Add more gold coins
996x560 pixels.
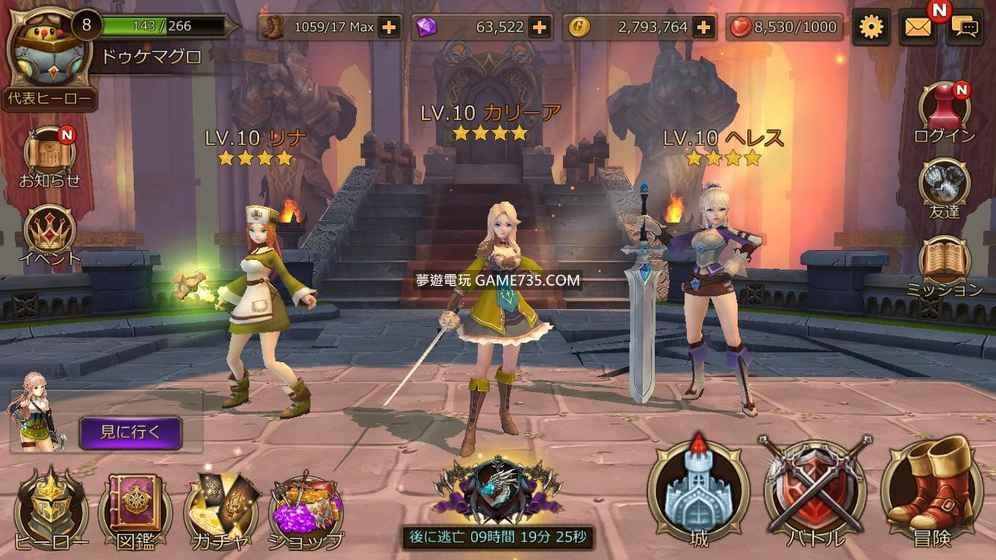[704, 27]
